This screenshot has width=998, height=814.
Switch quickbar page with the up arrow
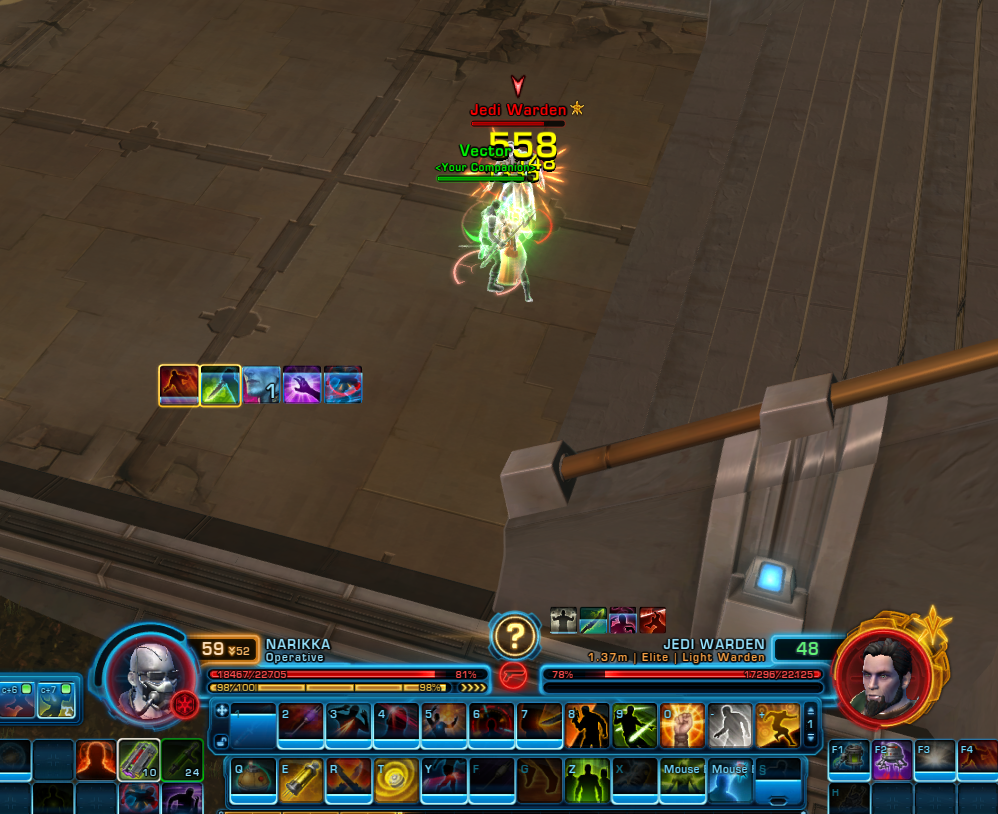(810, 709)
